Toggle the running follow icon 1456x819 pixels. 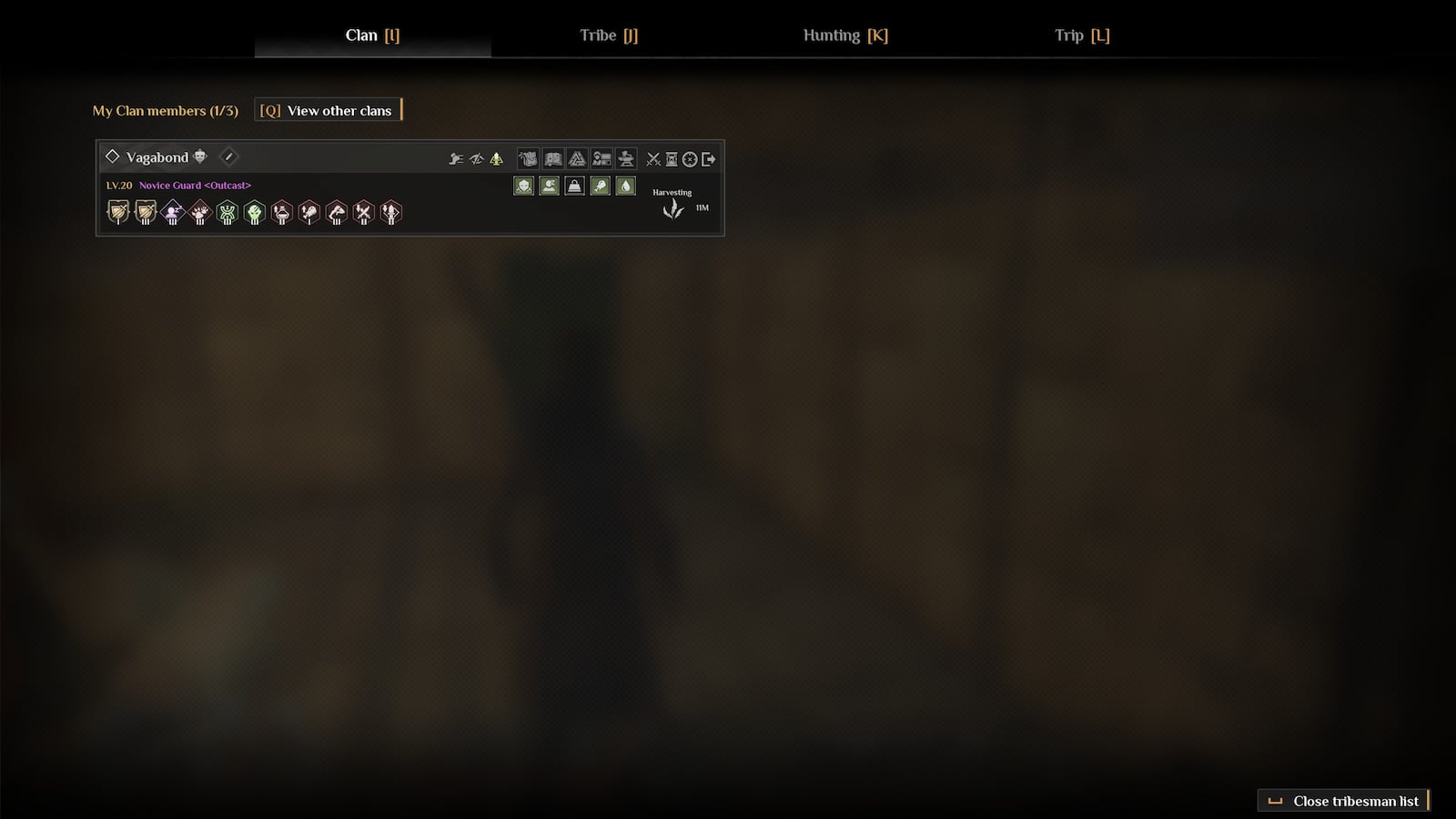(456, 157)
